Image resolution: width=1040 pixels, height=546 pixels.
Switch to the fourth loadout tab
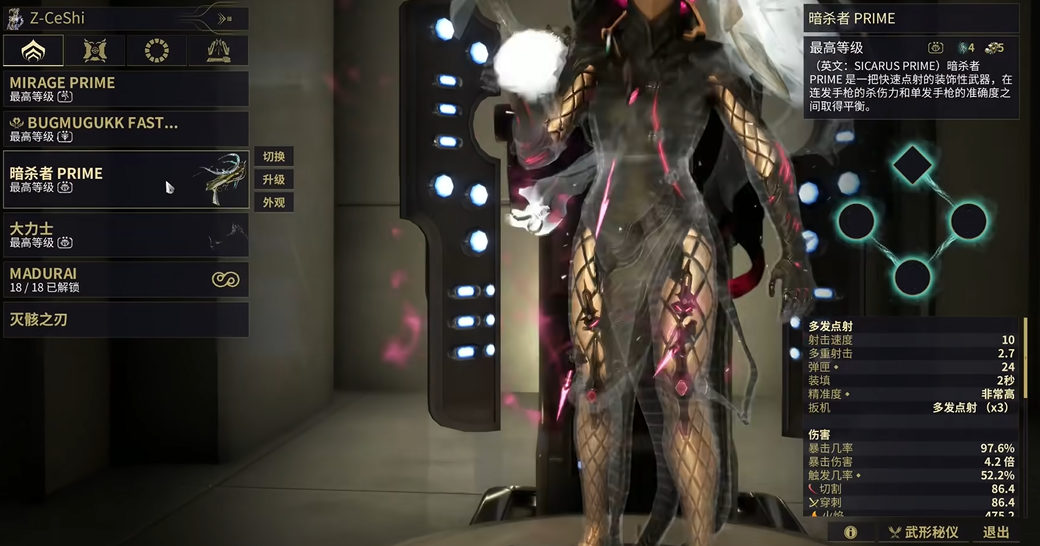219,50
